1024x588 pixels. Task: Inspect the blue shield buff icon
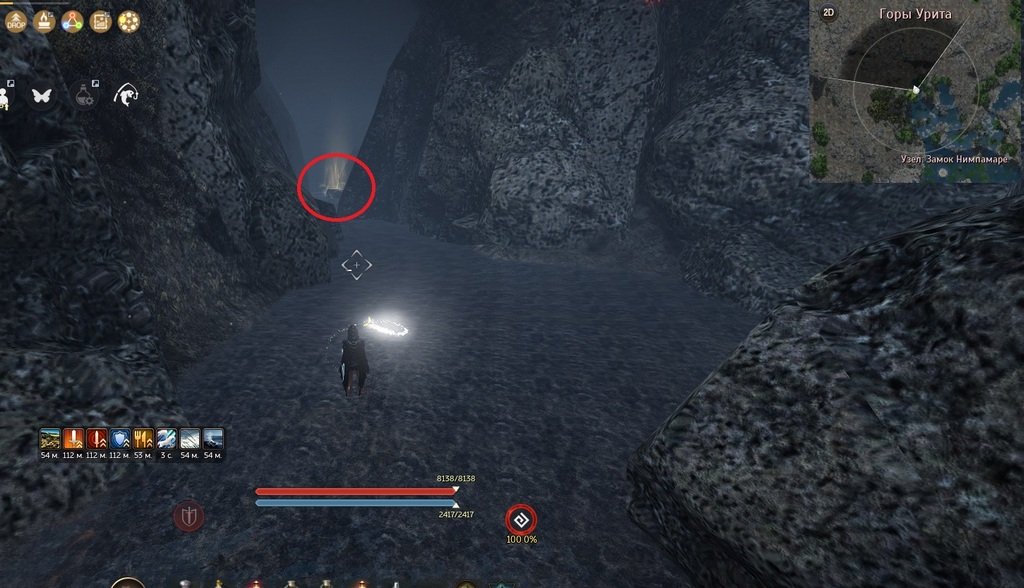click(x=119, y=439)
